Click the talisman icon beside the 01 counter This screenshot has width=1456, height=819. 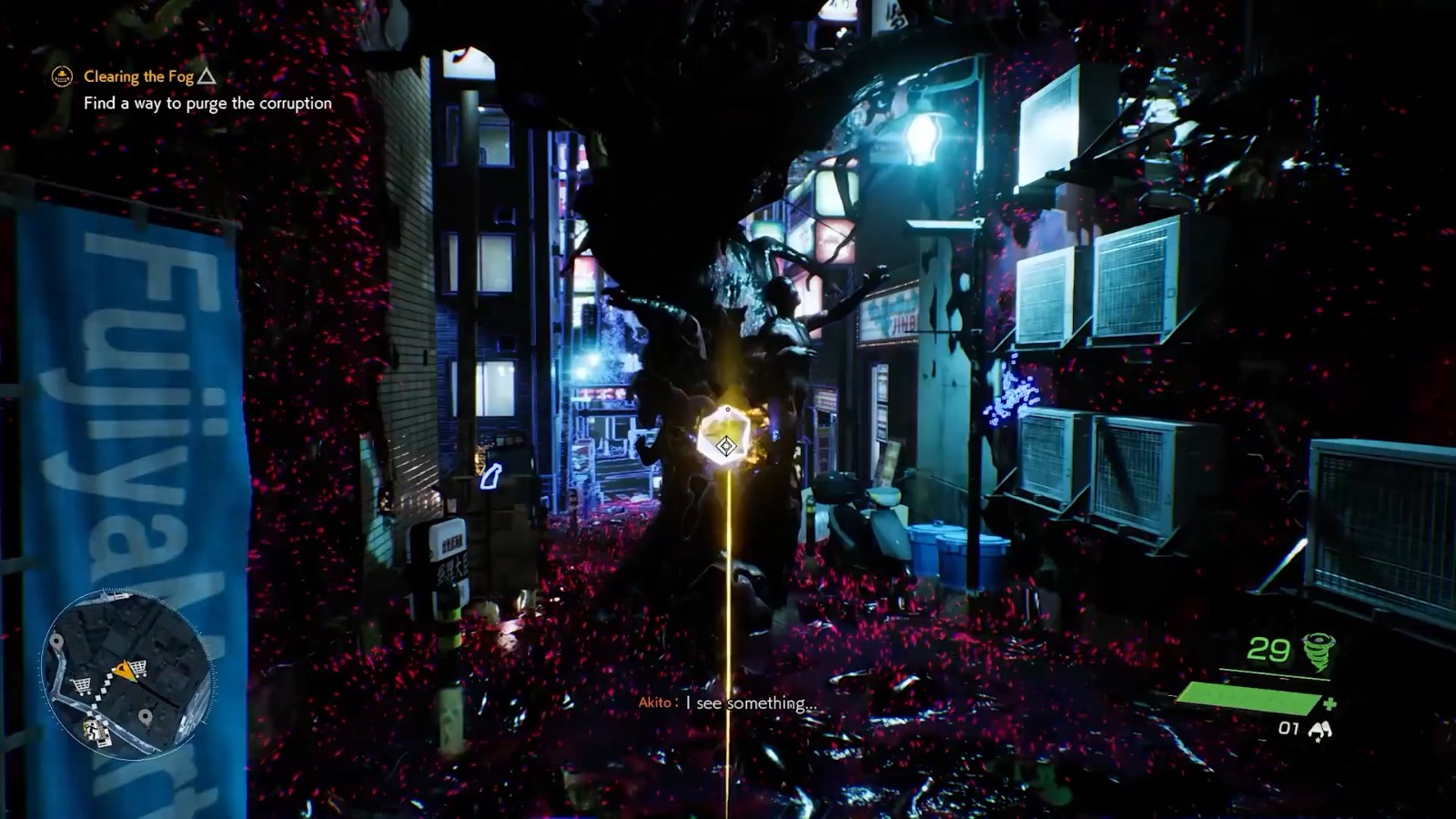(1321, 730)
